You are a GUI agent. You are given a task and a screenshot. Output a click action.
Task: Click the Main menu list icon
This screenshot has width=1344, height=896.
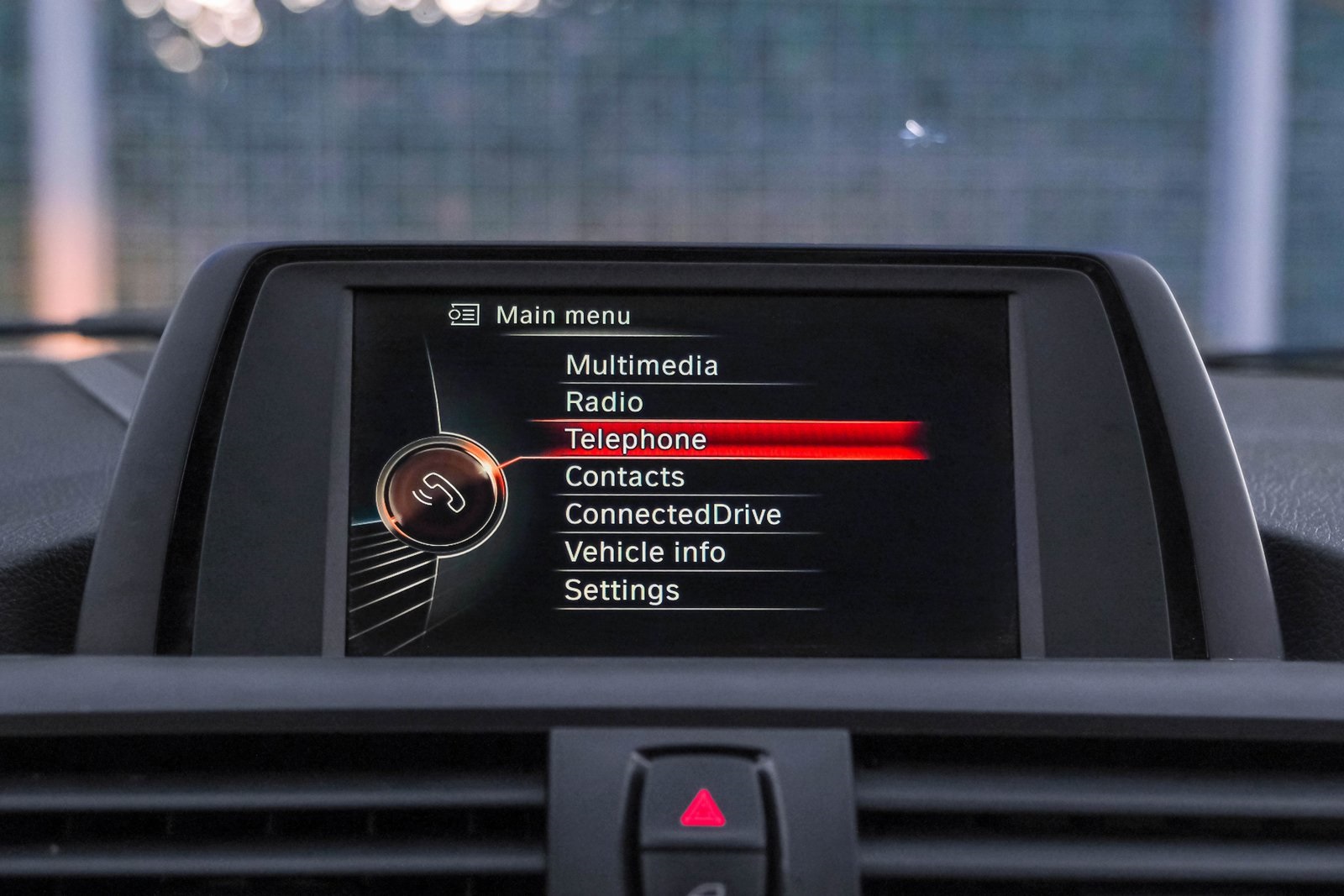(464, 315)
